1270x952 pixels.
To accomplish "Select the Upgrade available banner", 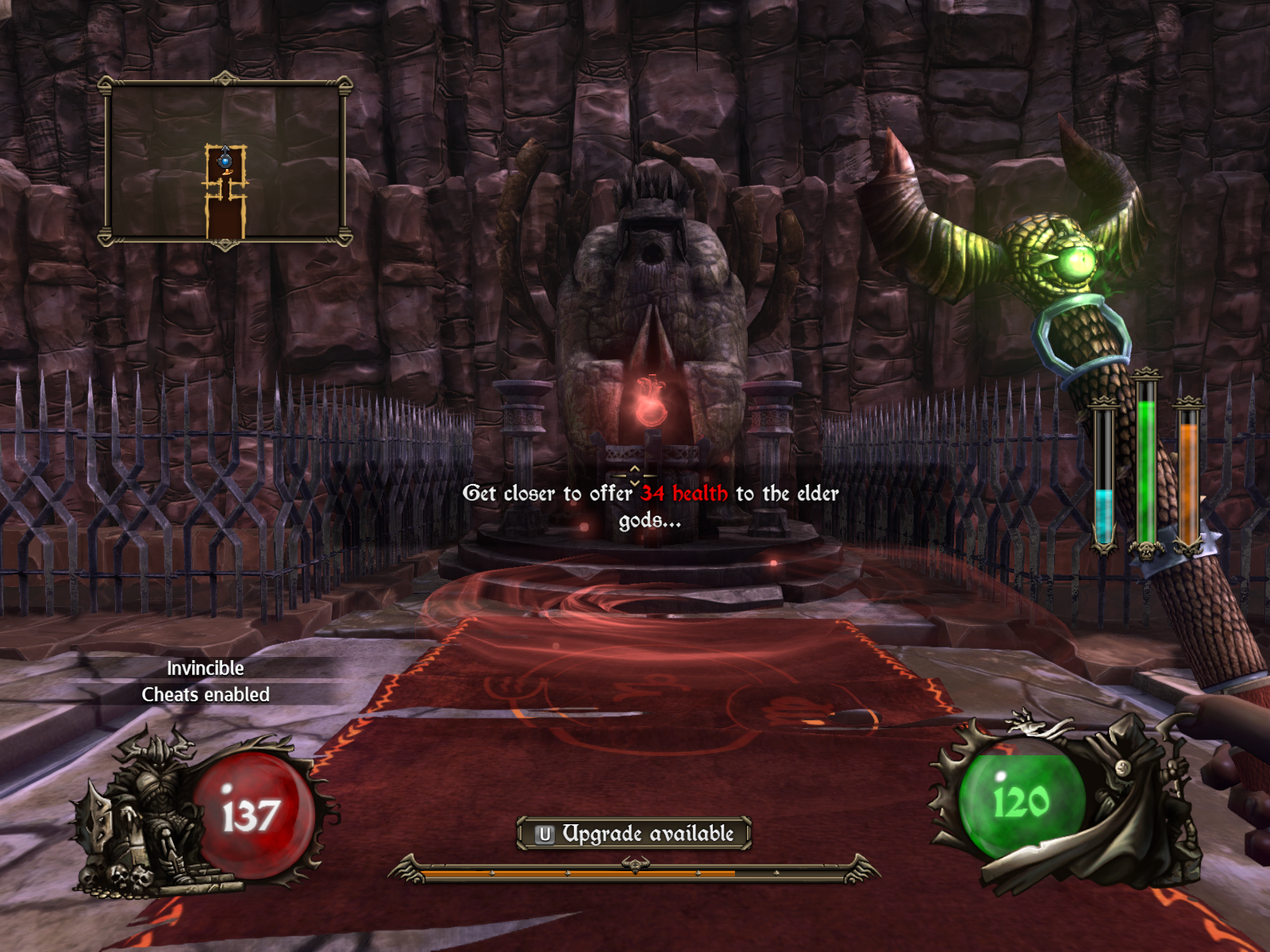I will click(x=633, y=833).
